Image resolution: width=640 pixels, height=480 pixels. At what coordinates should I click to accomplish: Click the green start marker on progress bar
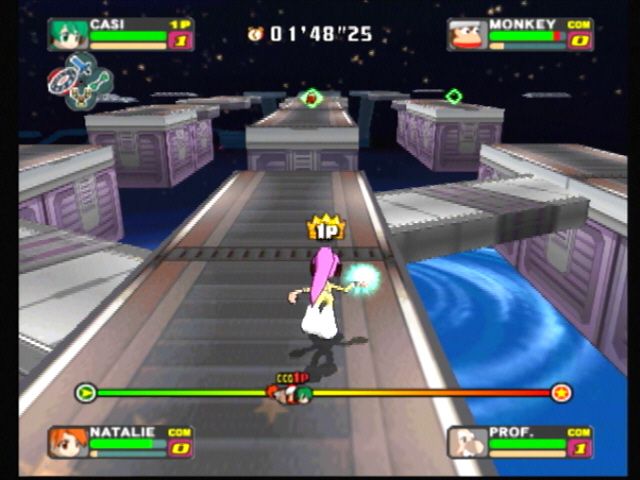pyautogui.click(x=86, y=392)
